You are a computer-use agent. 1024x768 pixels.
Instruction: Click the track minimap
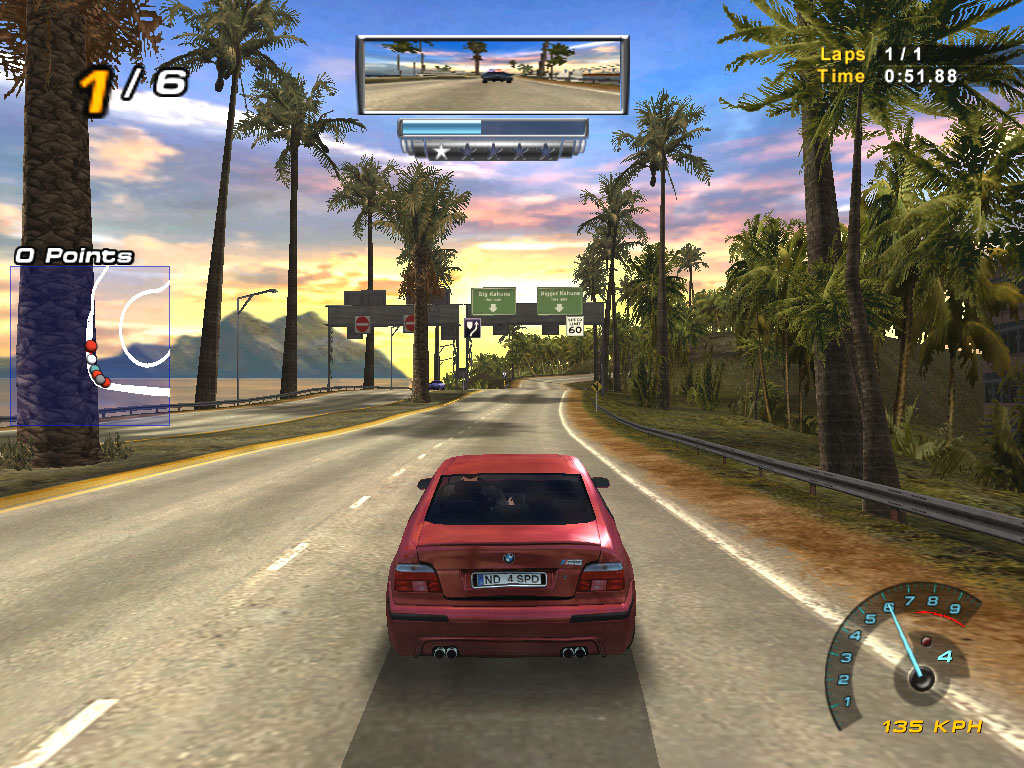click(90, 345)
